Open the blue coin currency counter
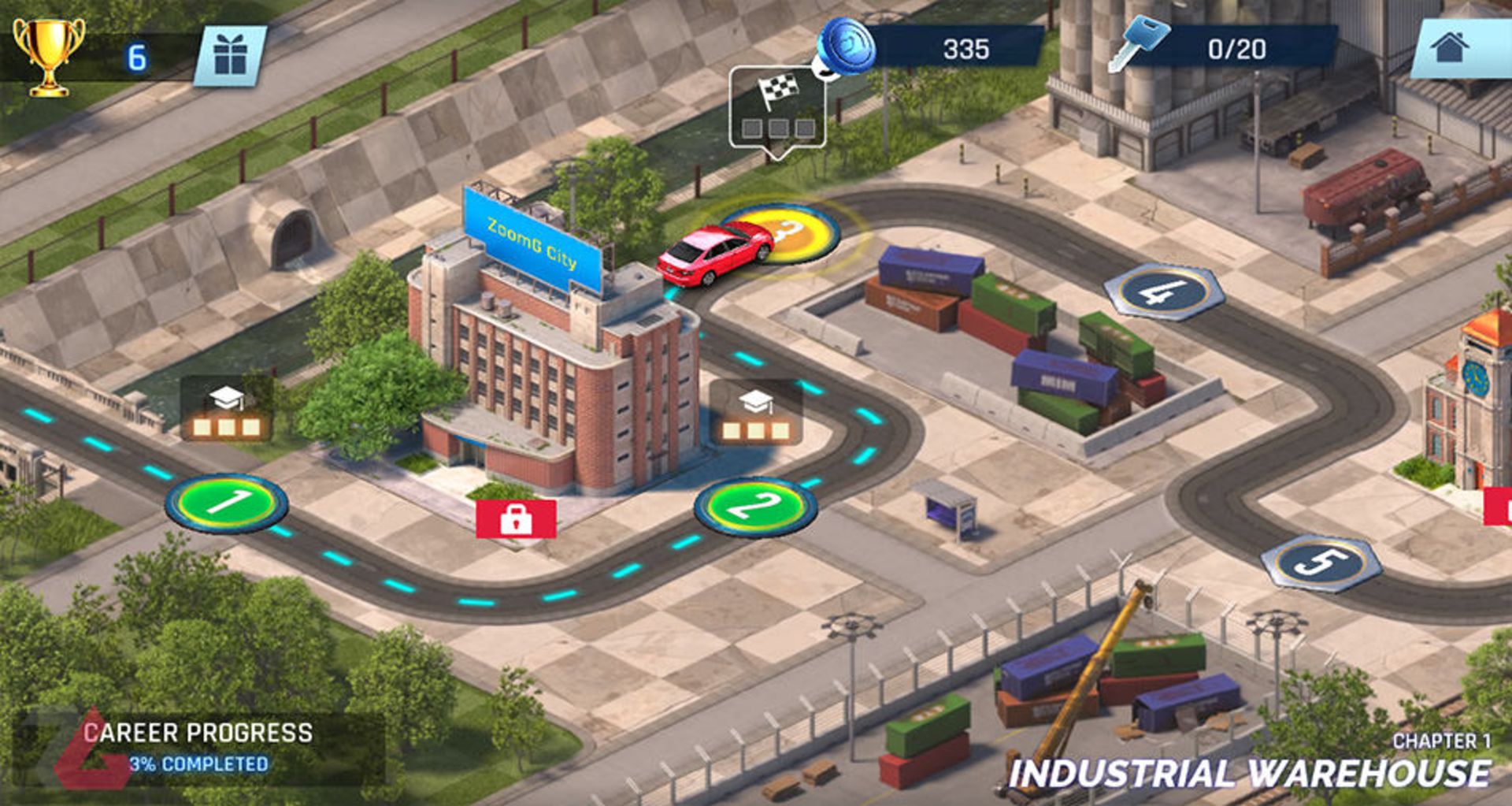The height and width of the screenshot is (806, 1512). [x=847, y=47]
